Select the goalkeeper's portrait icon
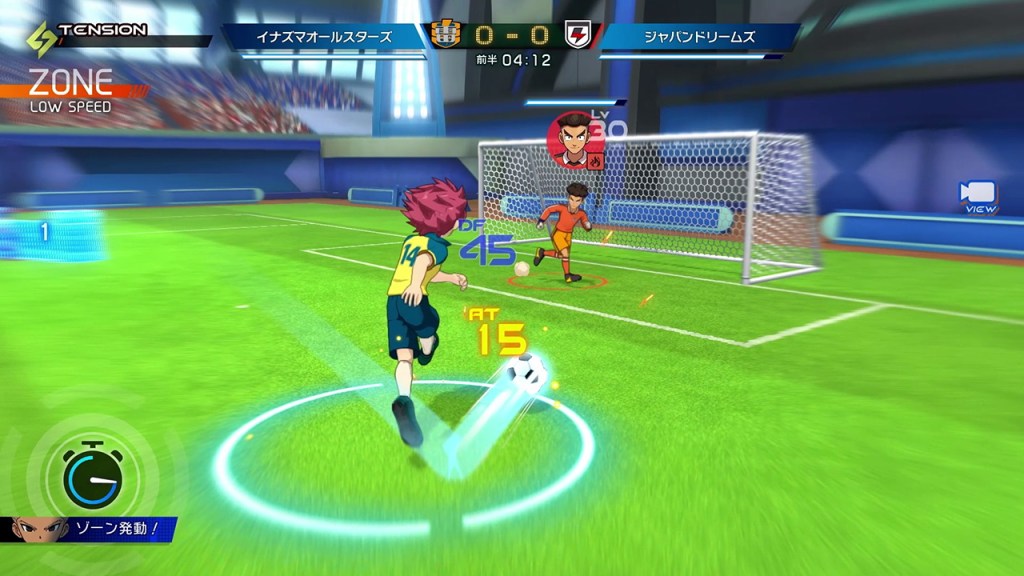 click(573, 140)
